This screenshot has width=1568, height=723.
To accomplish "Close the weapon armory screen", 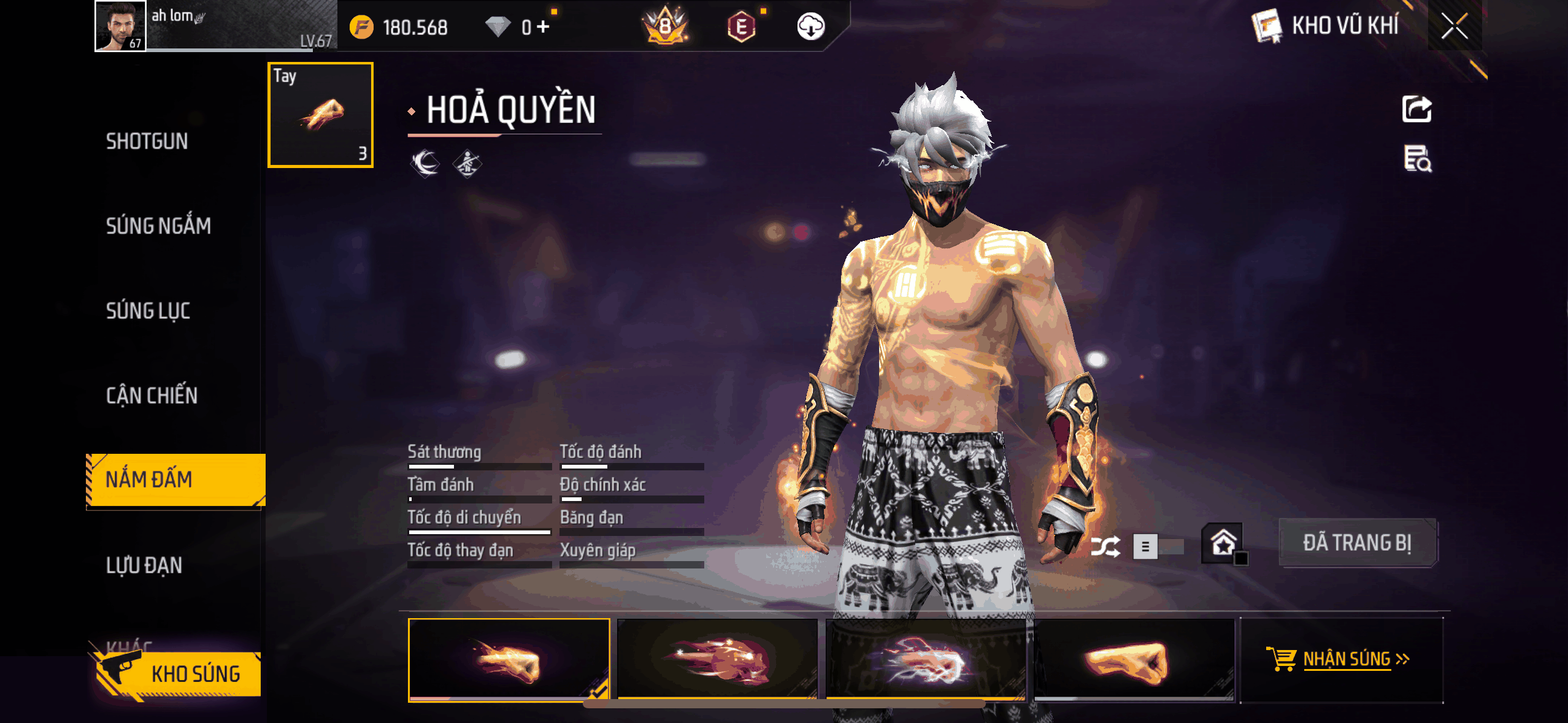I will [x=1454, y=26].
